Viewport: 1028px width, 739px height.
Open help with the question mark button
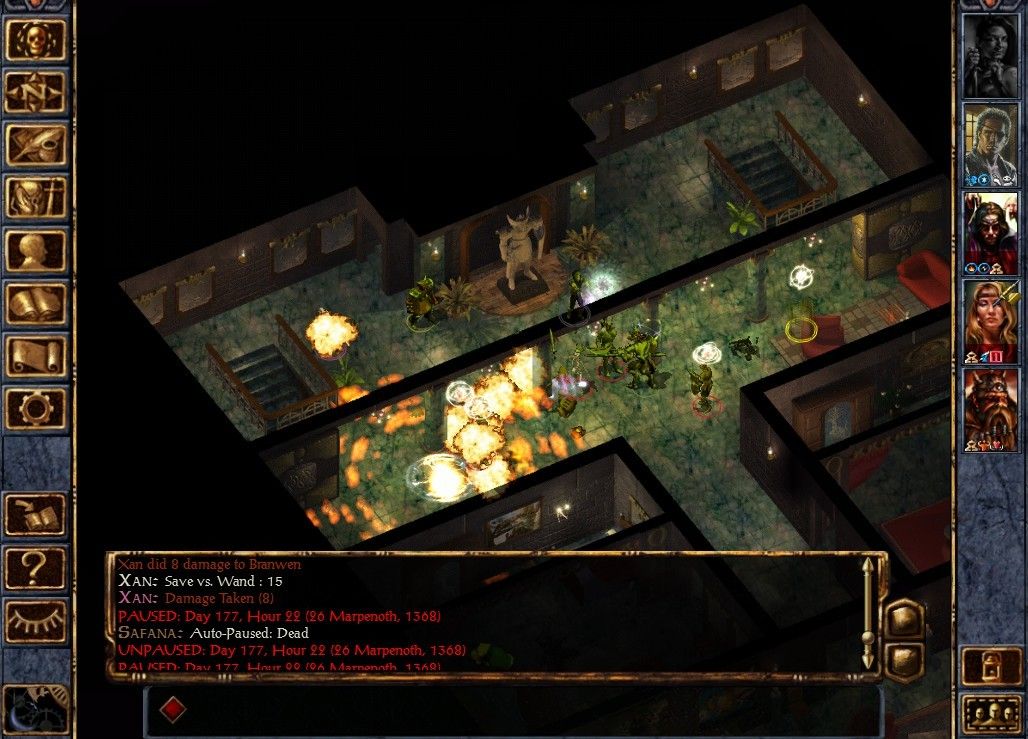[36, 568]
